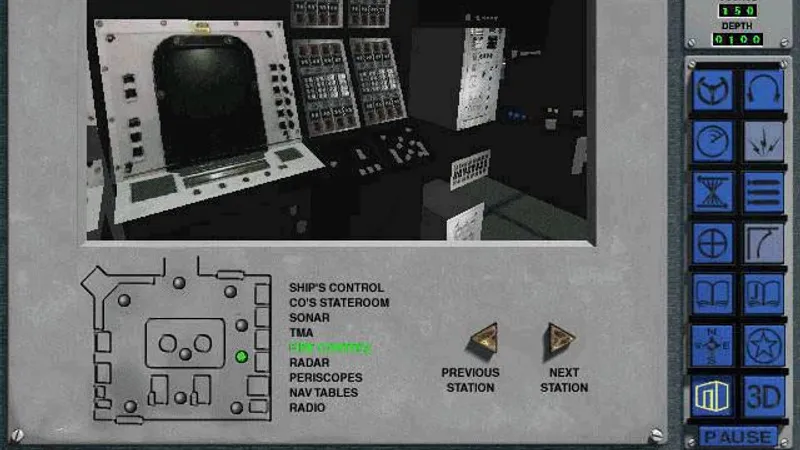800x450 pixels.
Task: Go to the RADIO station
Action: (x=307, y=408)
